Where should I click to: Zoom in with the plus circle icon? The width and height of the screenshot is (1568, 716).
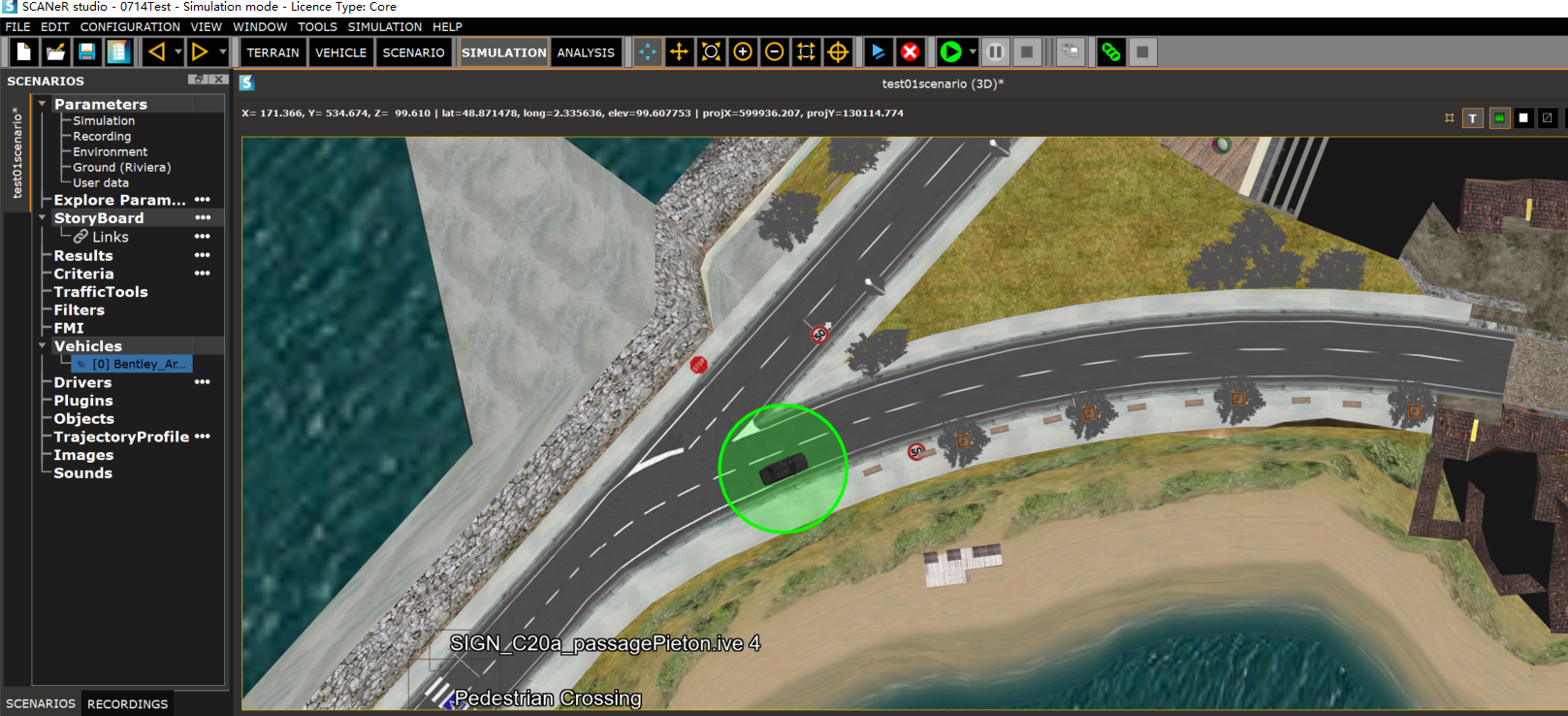(743, 52)
